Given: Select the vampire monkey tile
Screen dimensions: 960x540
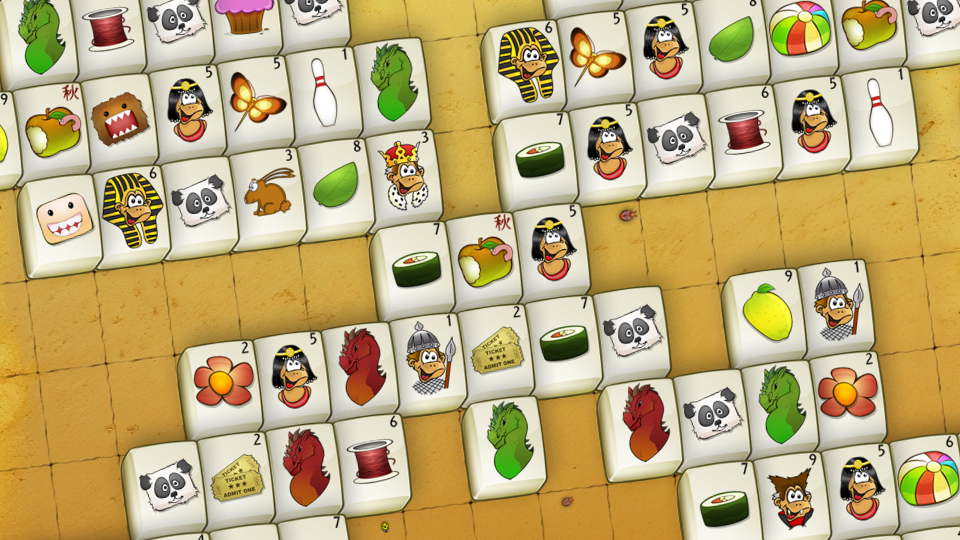Looking at the screenshot, I should pos(790,499).
